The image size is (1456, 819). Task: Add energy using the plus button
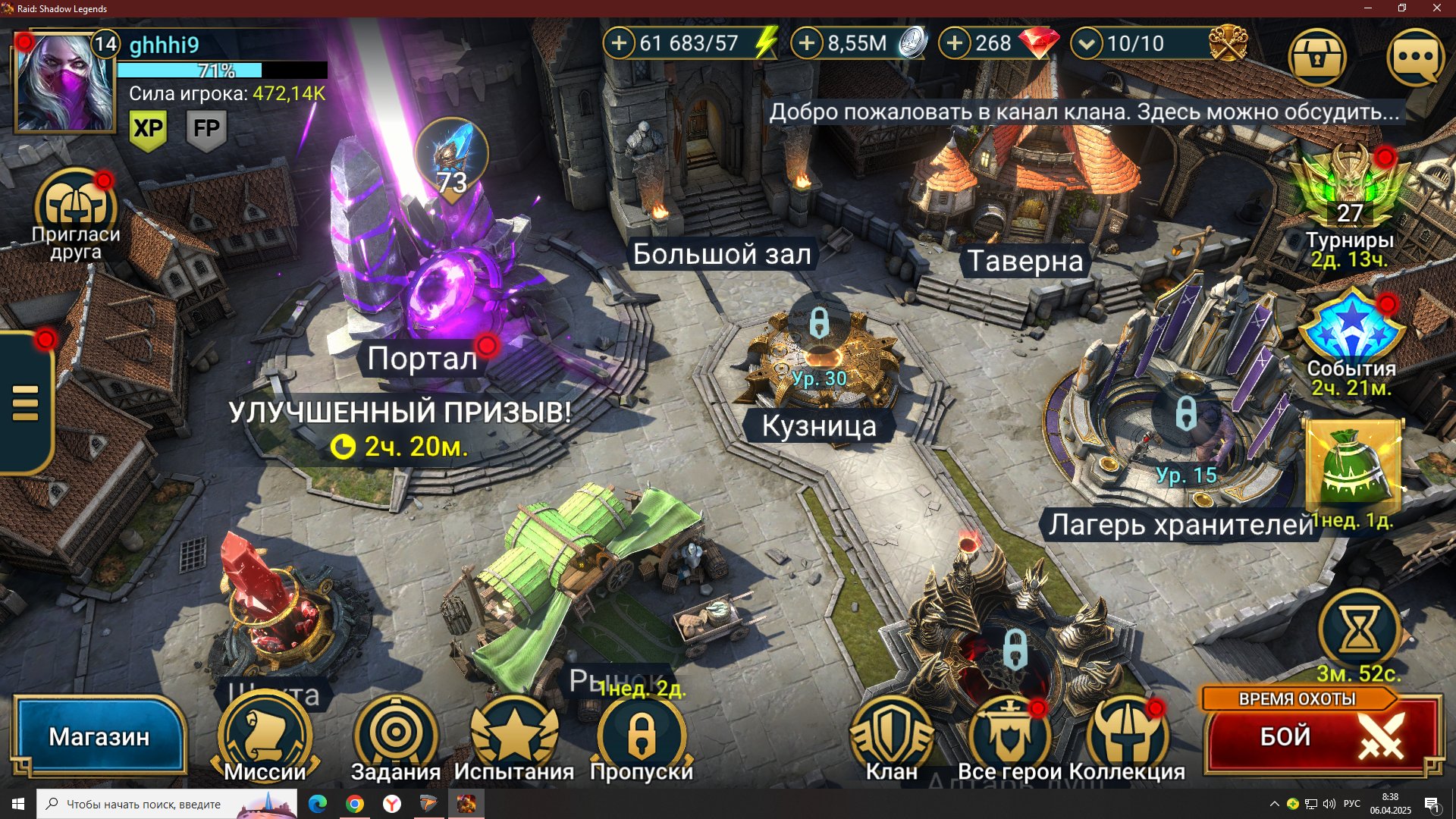point(619,43)
